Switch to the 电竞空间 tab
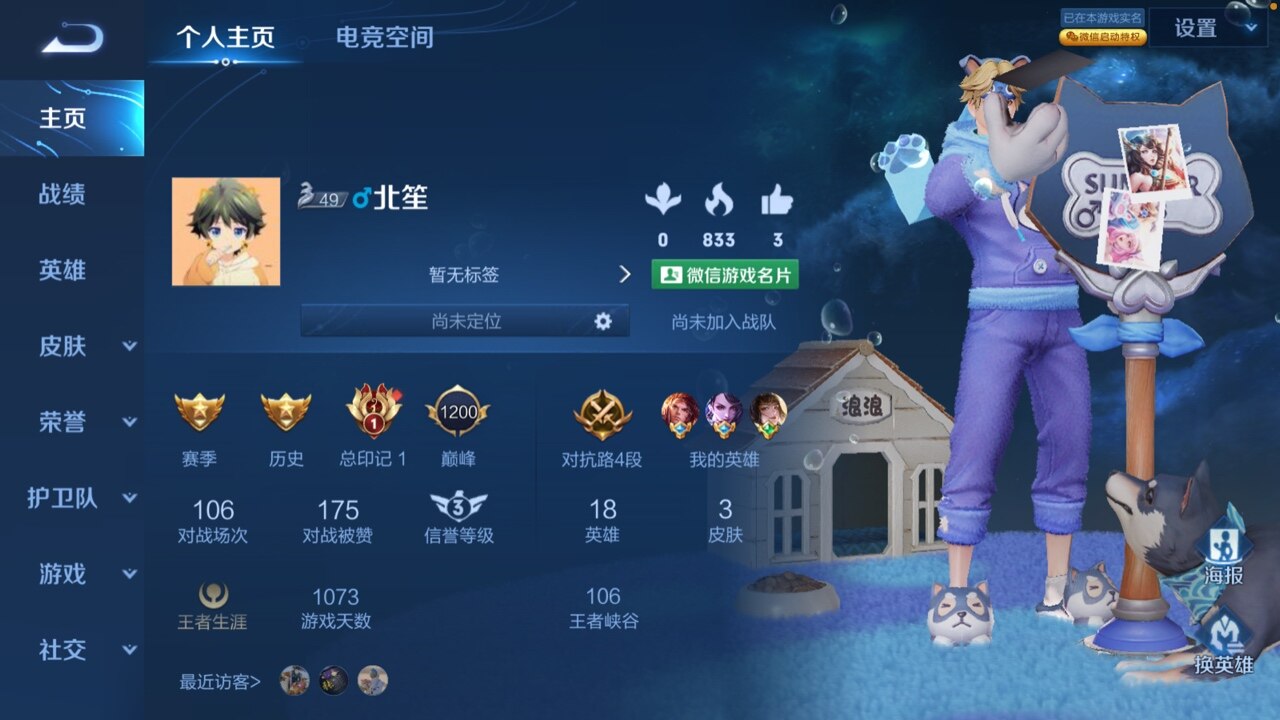The width and height of the screenshot is (1280, 720). [x=385, y=38]
